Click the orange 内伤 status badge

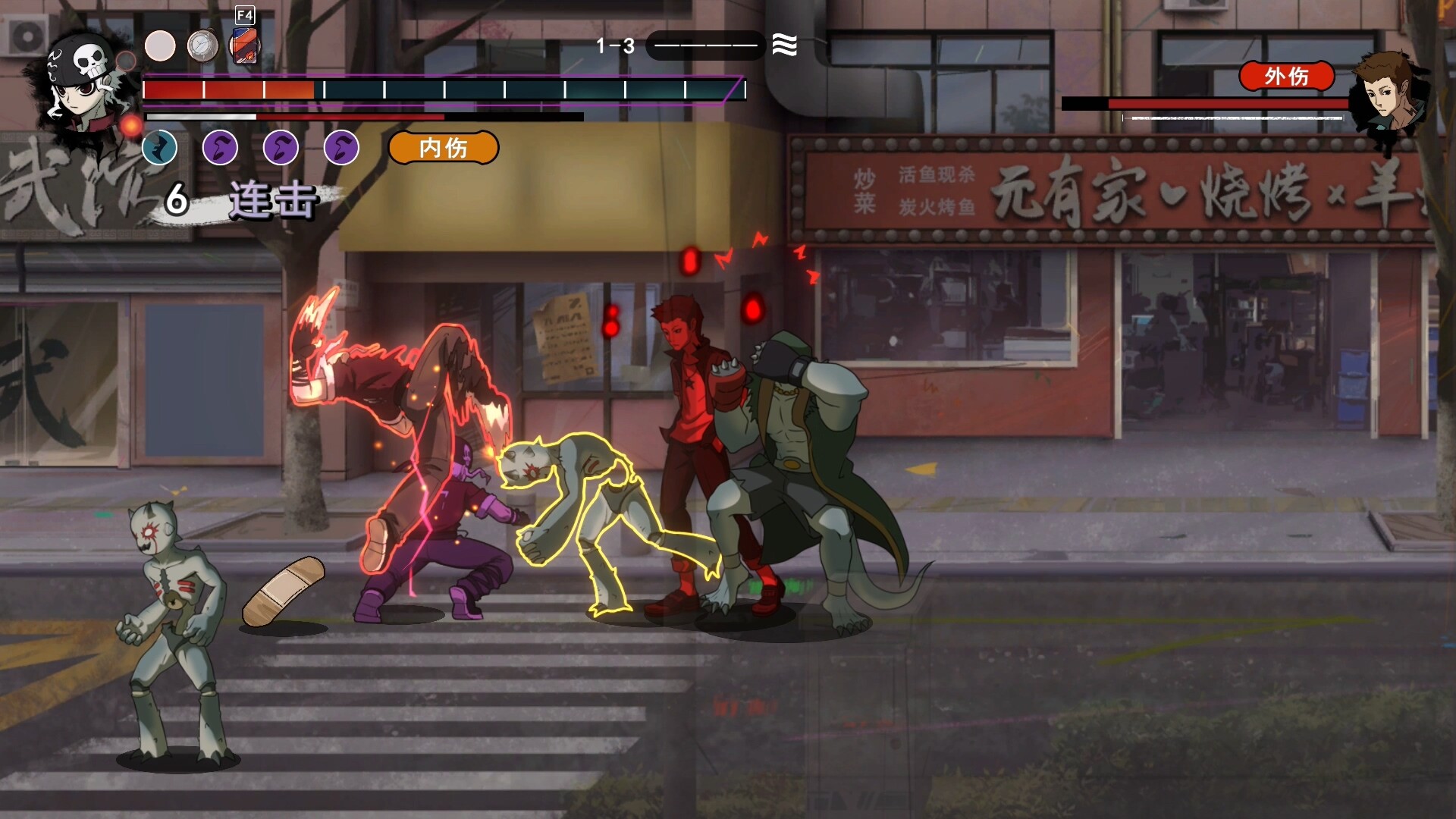(444, 148)
